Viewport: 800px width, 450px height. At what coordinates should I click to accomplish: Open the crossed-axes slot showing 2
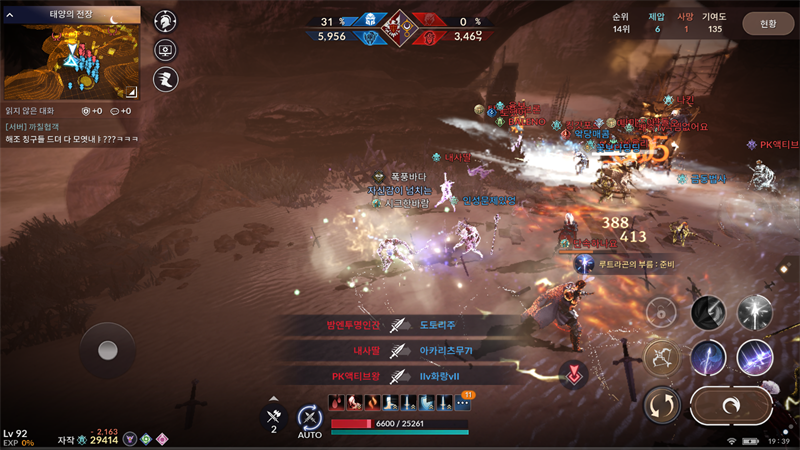273,417
